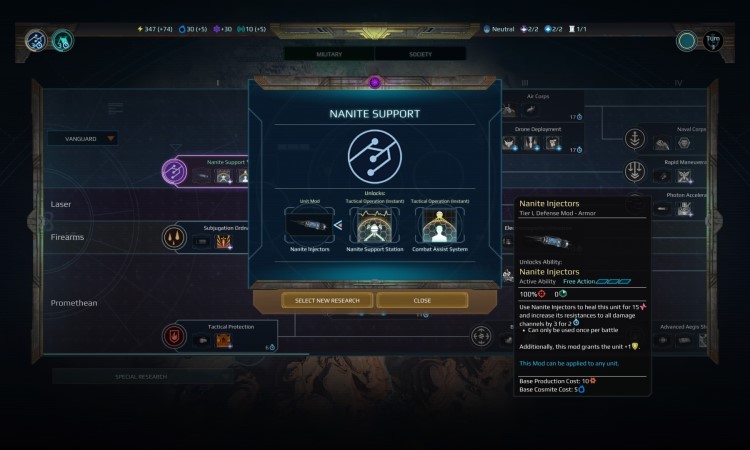This screenshot has width=750, height=450.
Task: Close the Nanite Support popup
Action: tap(422, 300)
